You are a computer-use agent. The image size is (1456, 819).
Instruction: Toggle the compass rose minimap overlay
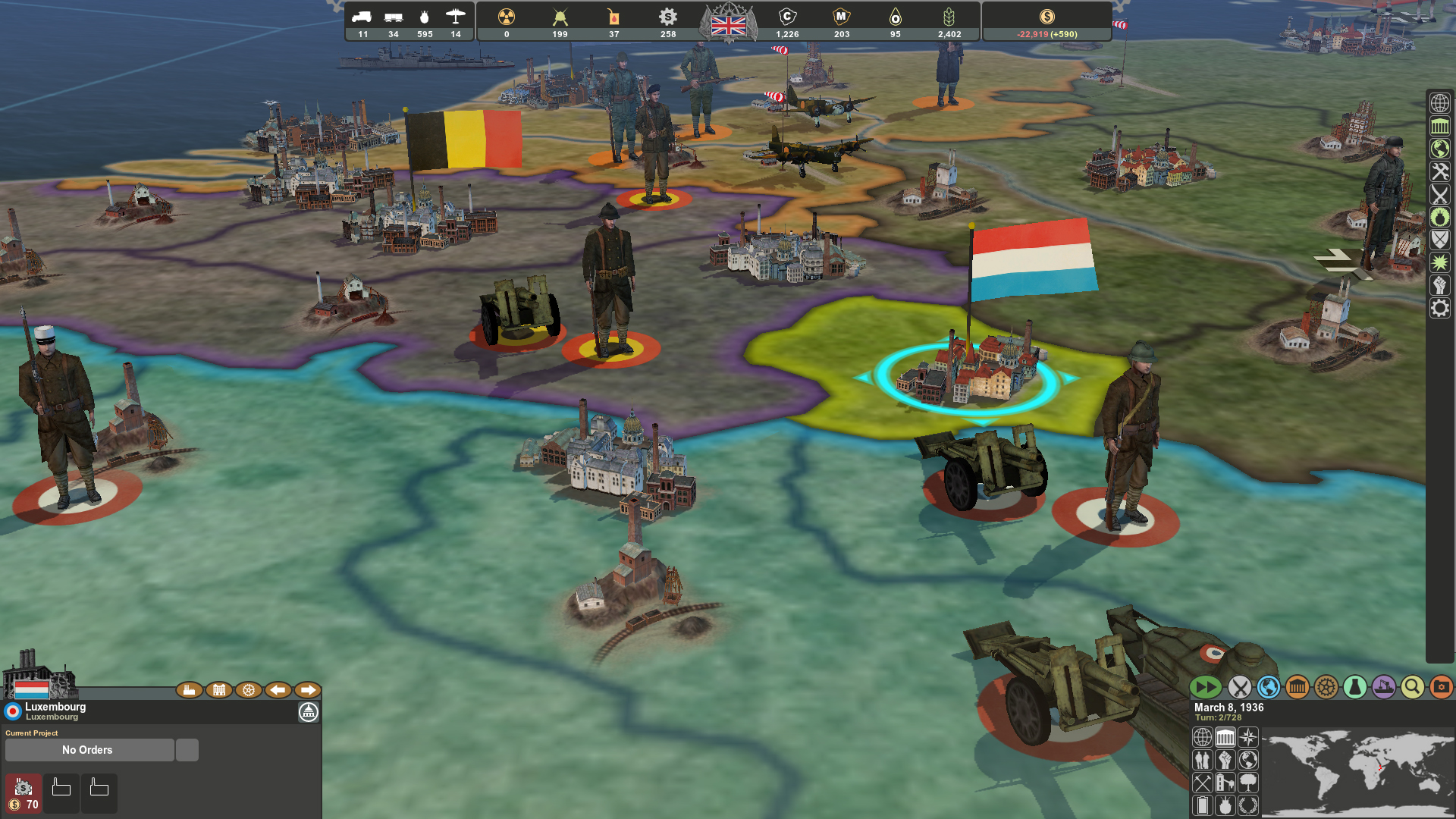pyautogui.click(x=1248, y=737)
